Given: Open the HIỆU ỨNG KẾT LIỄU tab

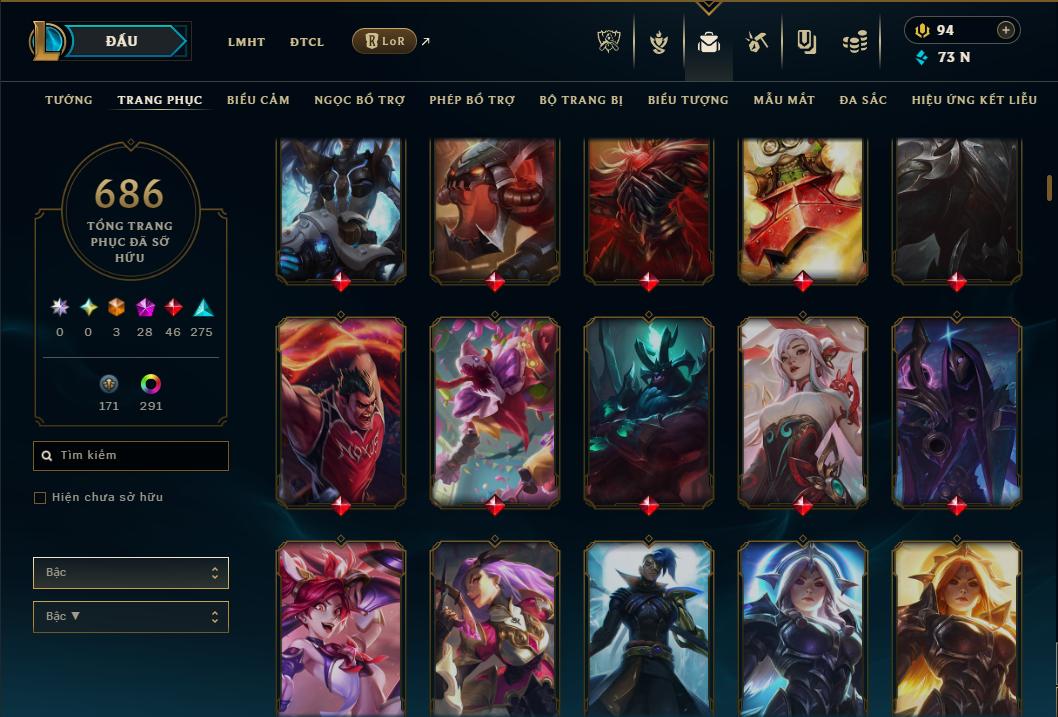Looking at the screenshot, I should (974, 100).
